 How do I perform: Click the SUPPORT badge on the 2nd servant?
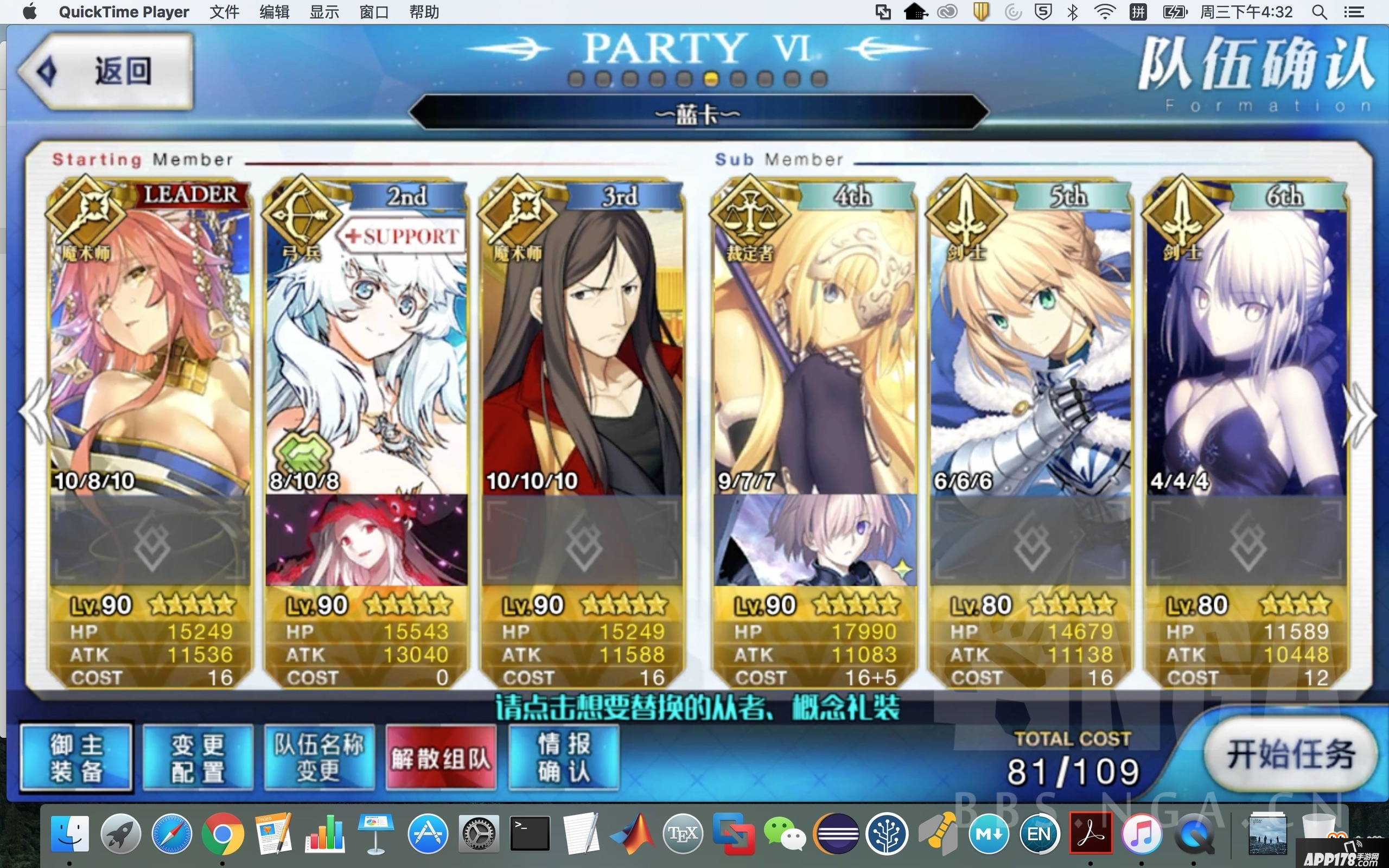coord(400,235)
